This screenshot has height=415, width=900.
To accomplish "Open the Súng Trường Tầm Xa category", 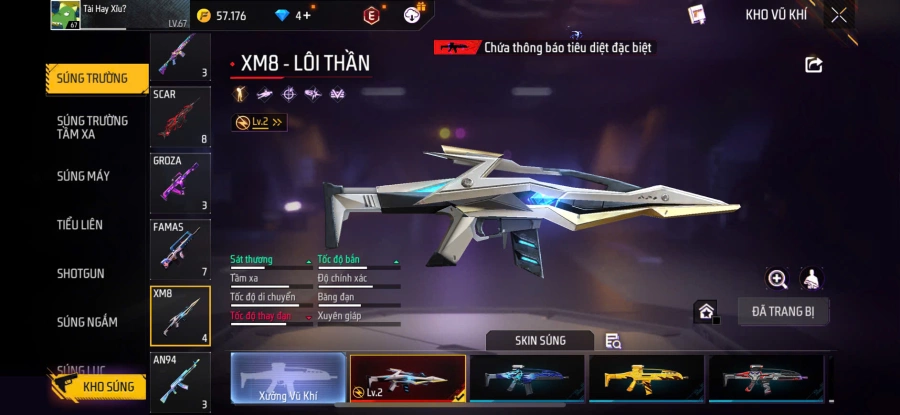I will click(x=92, y=127).
